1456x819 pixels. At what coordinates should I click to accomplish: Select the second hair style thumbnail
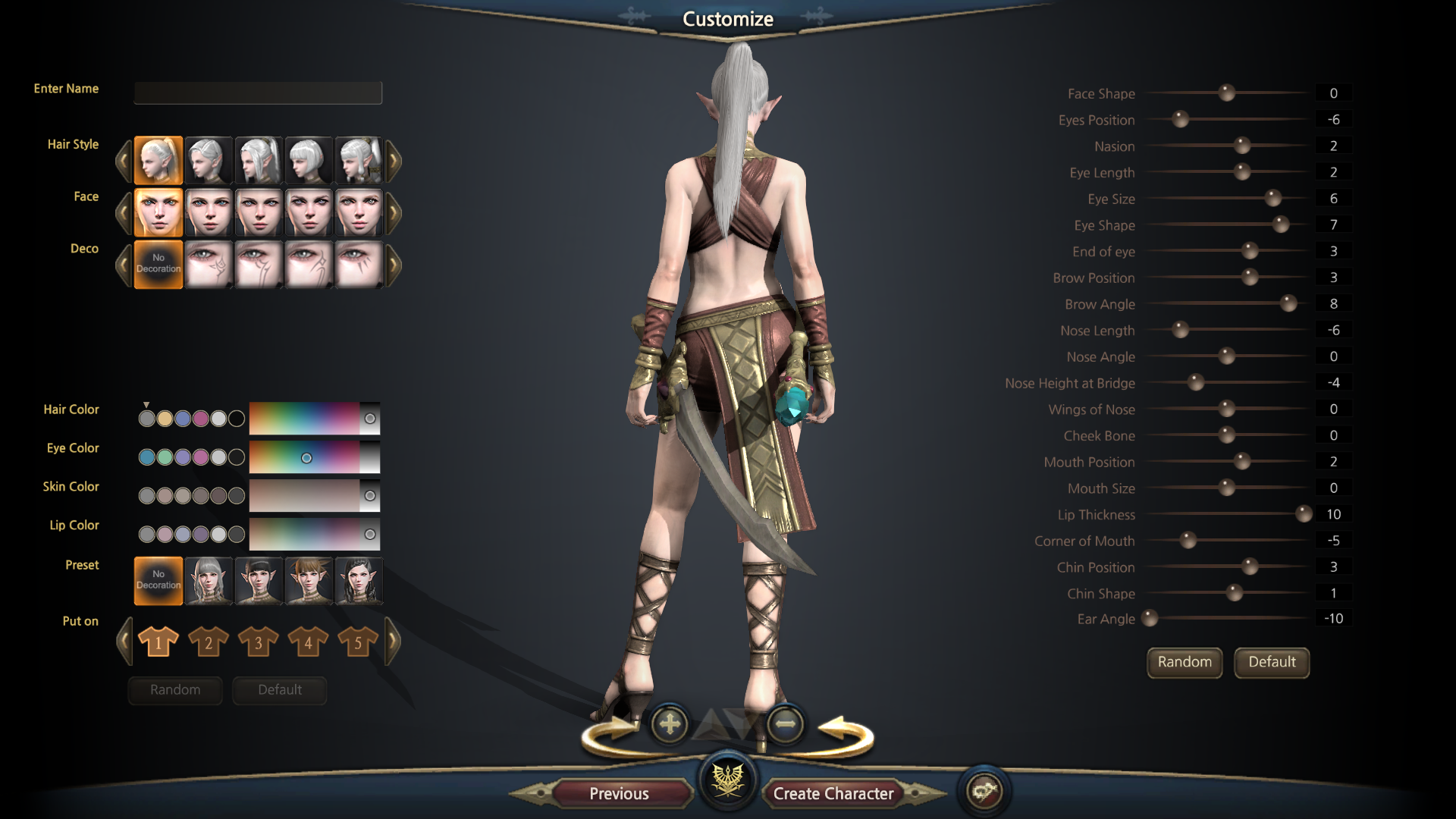209,160
